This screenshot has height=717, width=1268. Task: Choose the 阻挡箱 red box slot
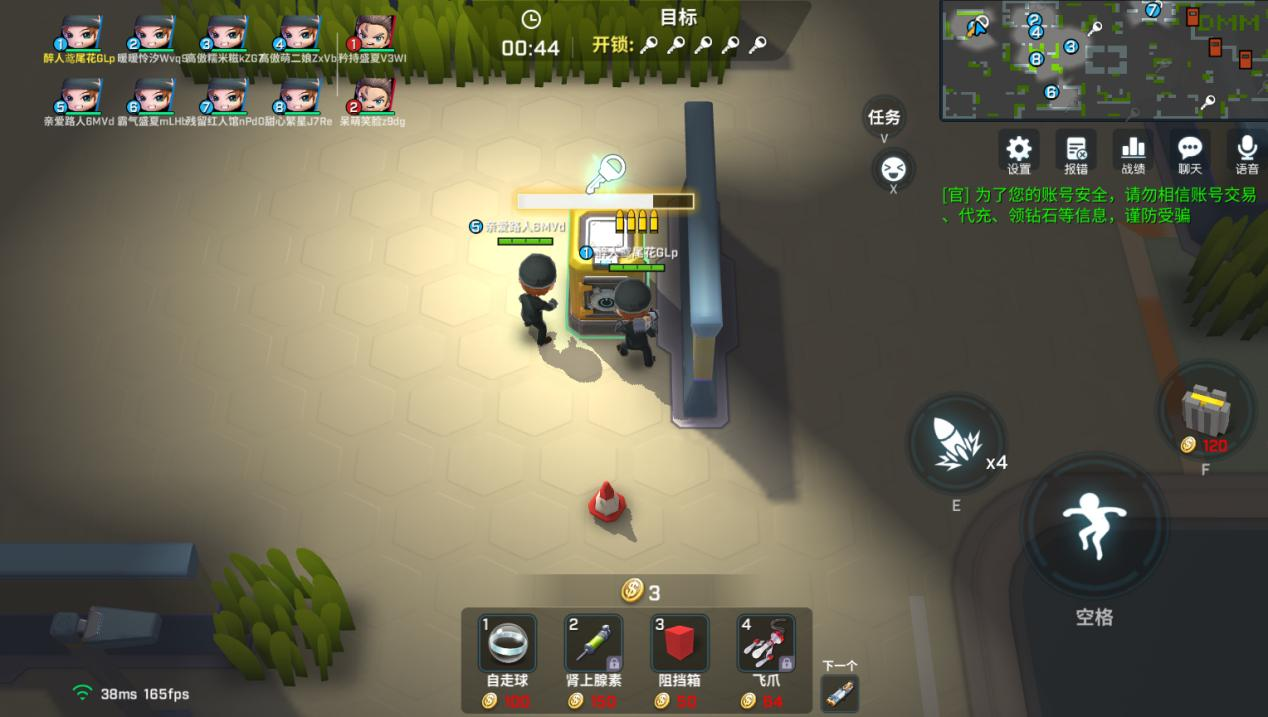[680, 643]
